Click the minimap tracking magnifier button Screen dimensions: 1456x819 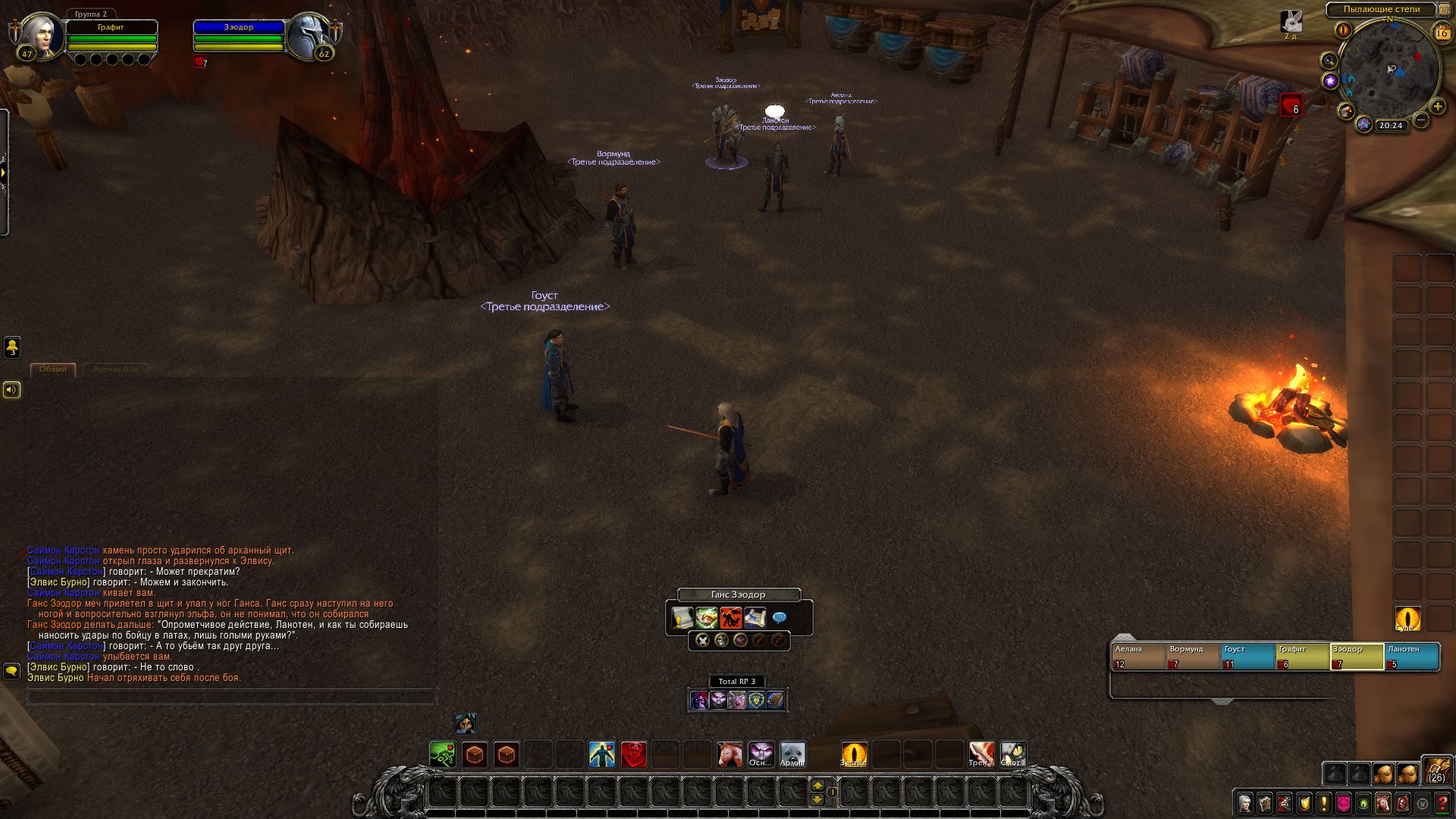[x=1329, y=60]
